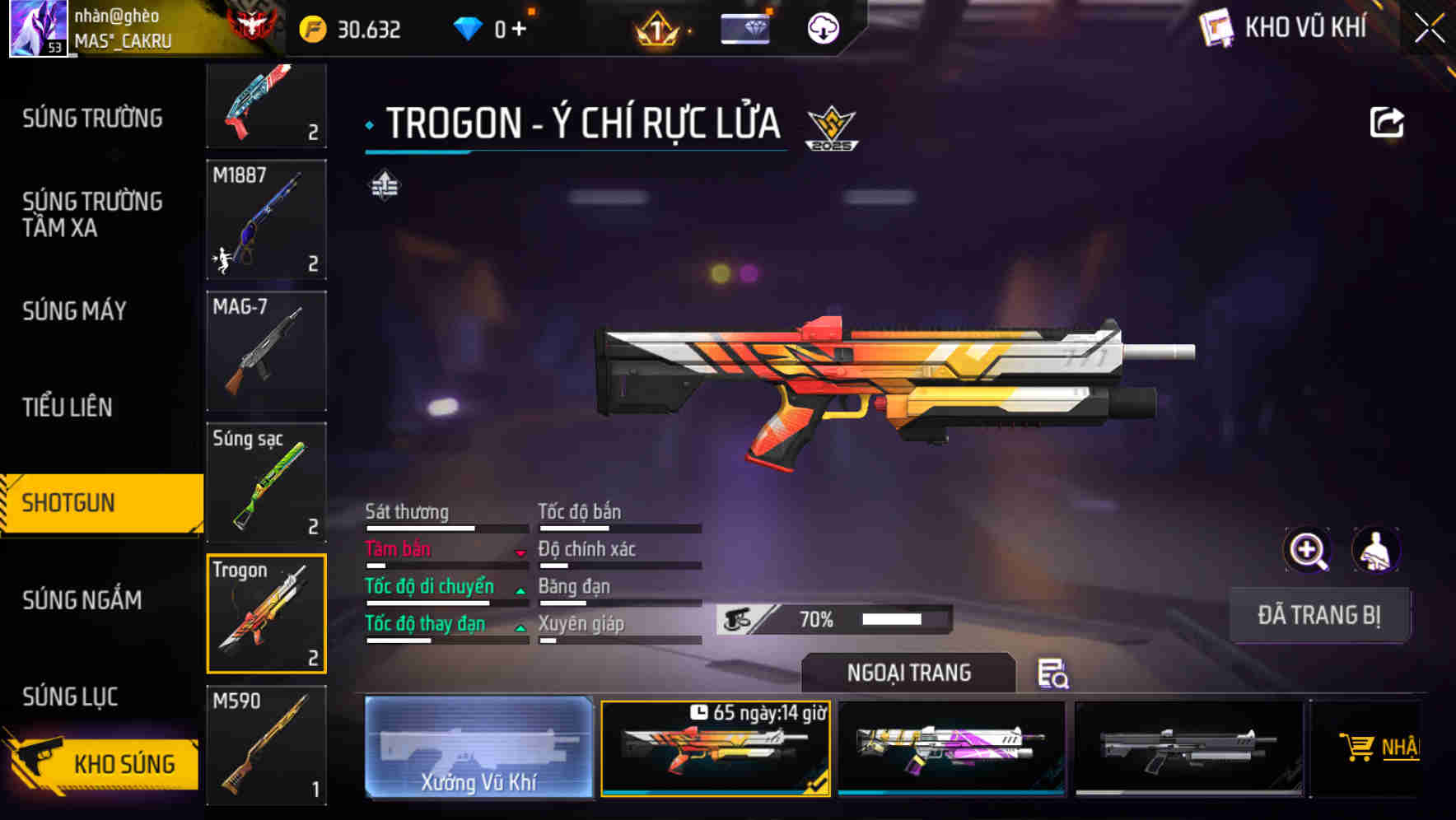
Task: Click the Đã Trang Bị button
Action: point(1318,615)
